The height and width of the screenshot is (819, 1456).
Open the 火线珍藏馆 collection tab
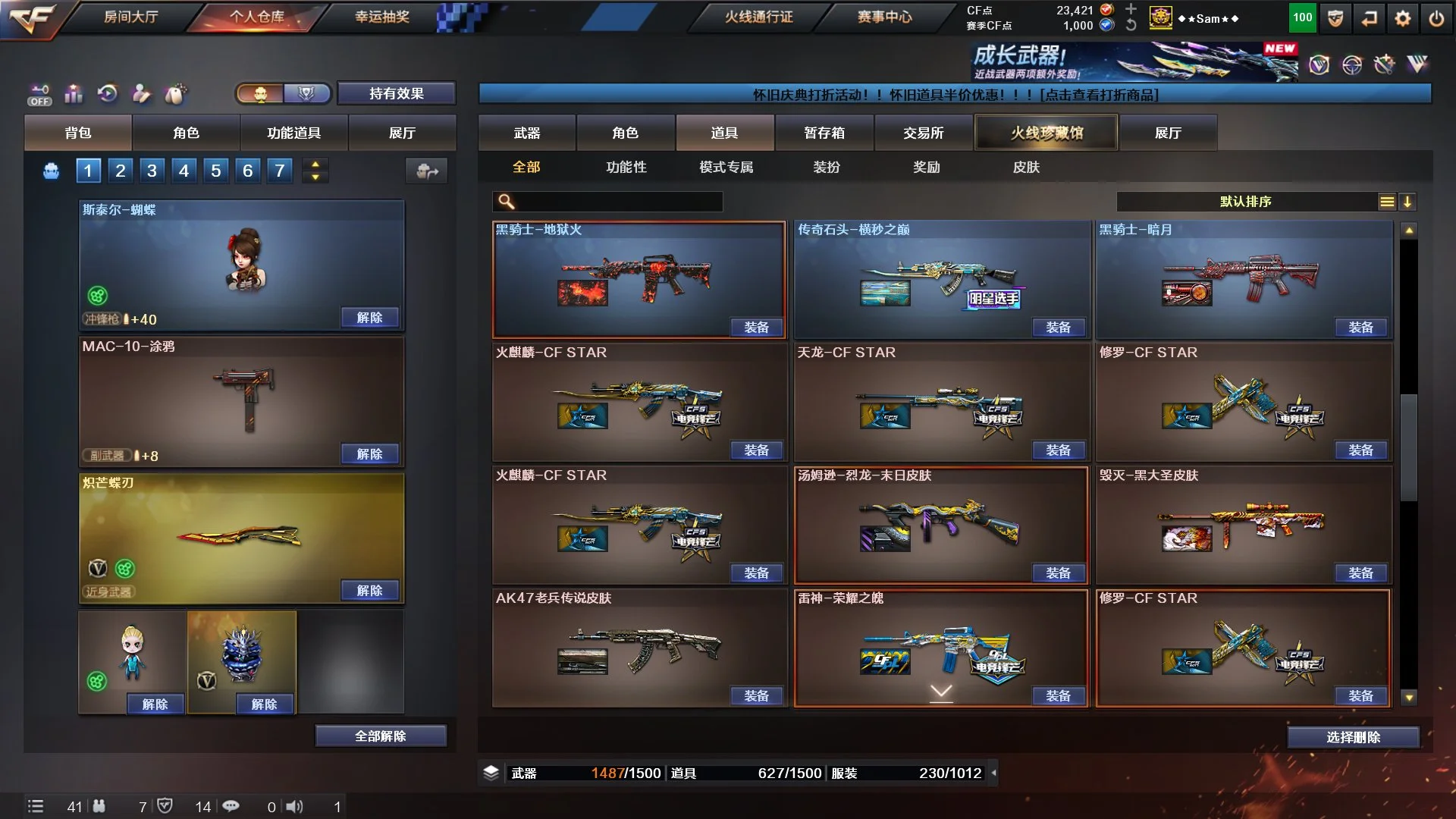(x=1046, y=133)
